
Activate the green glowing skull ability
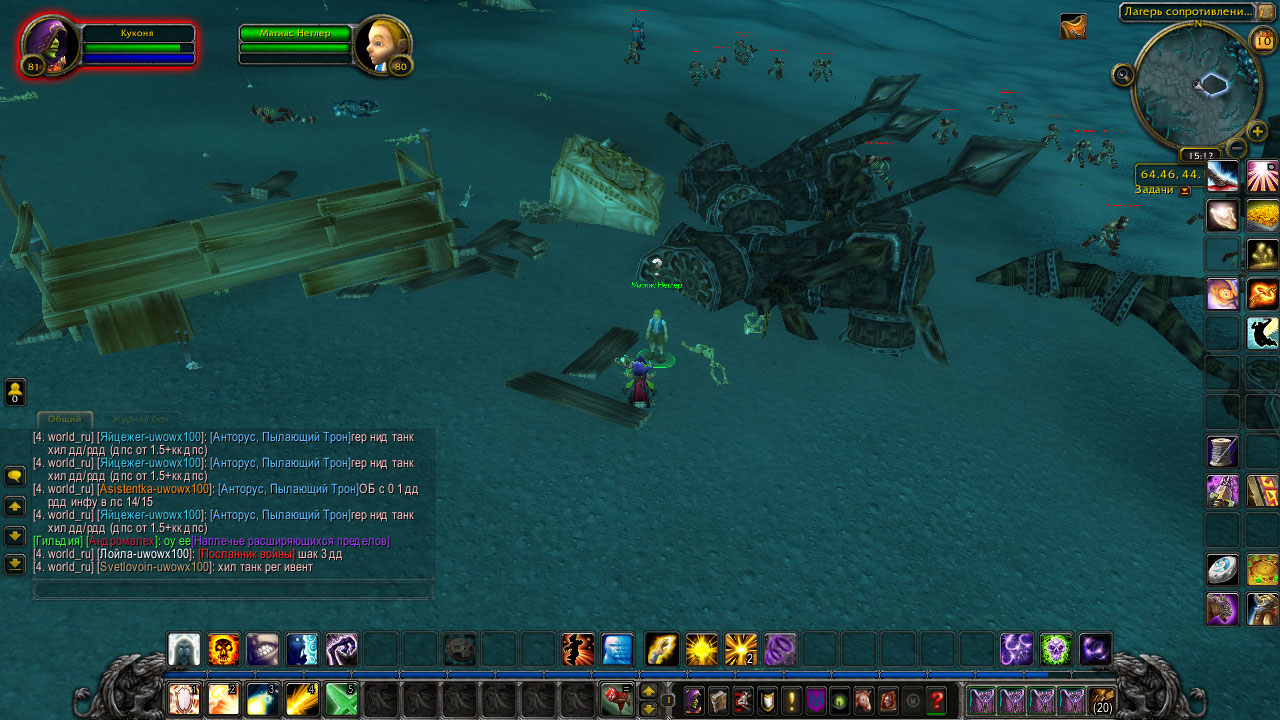tap(1056, 650)
